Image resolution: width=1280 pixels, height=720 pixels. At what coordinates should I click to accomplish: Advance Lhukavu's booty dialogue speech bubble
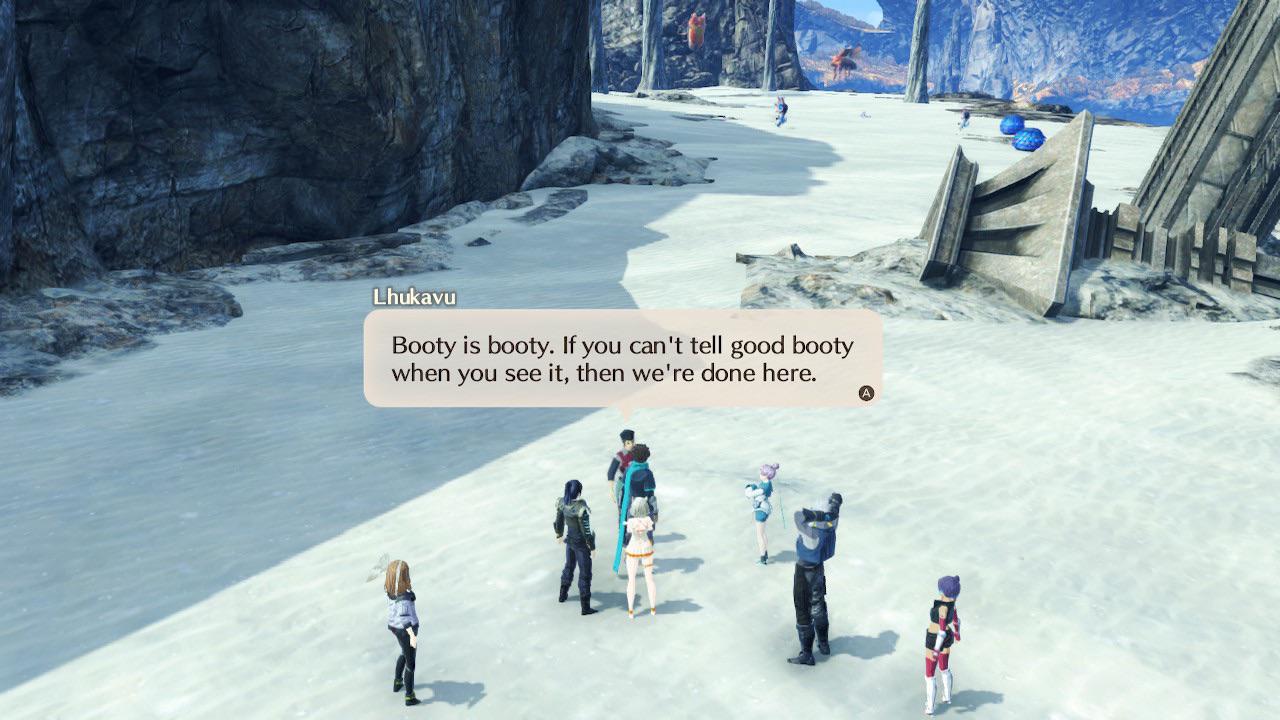tap(866, 393)
